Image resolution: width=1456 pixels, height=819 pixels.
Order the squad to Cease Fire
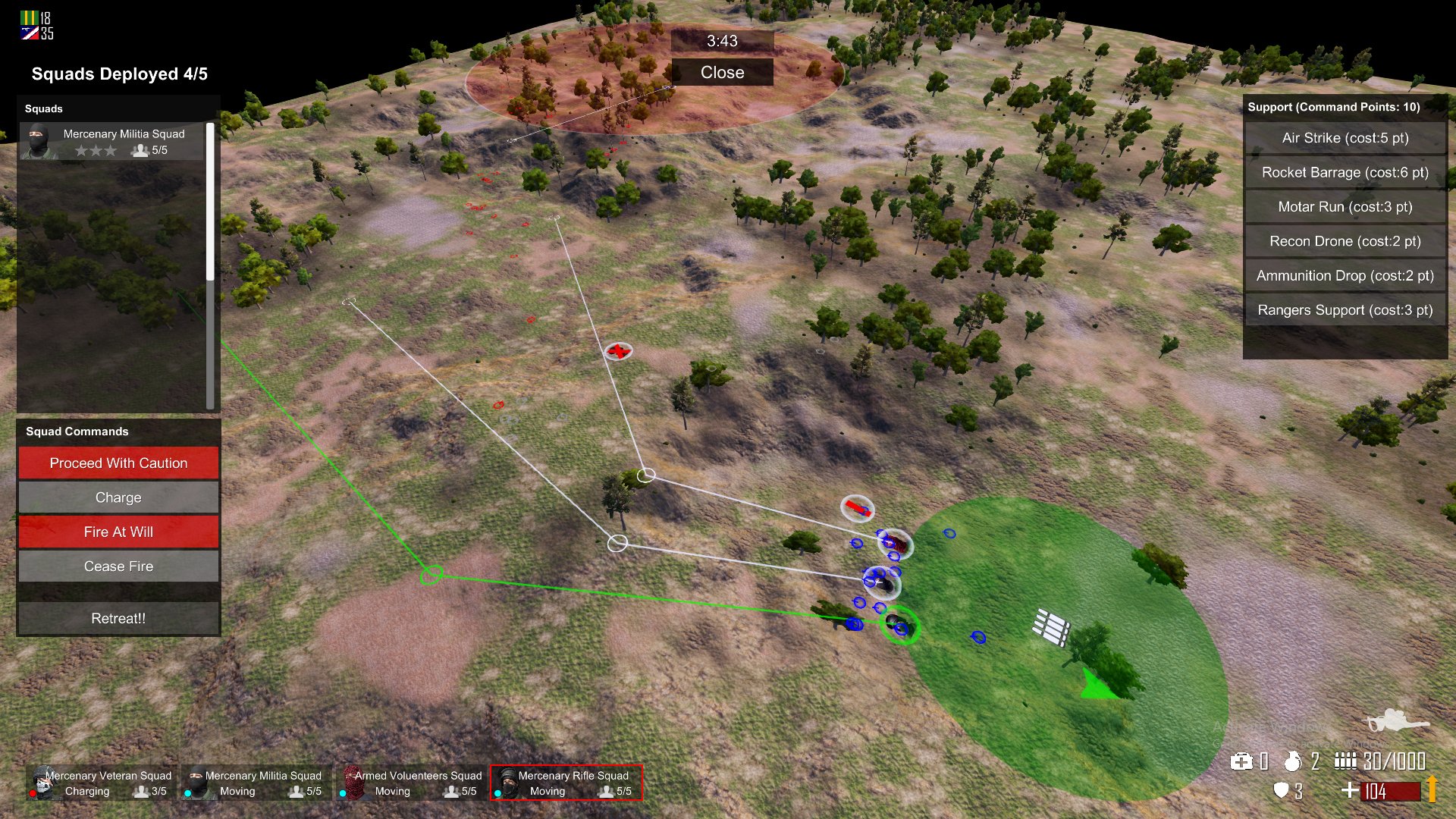click(x=118, y=566)
